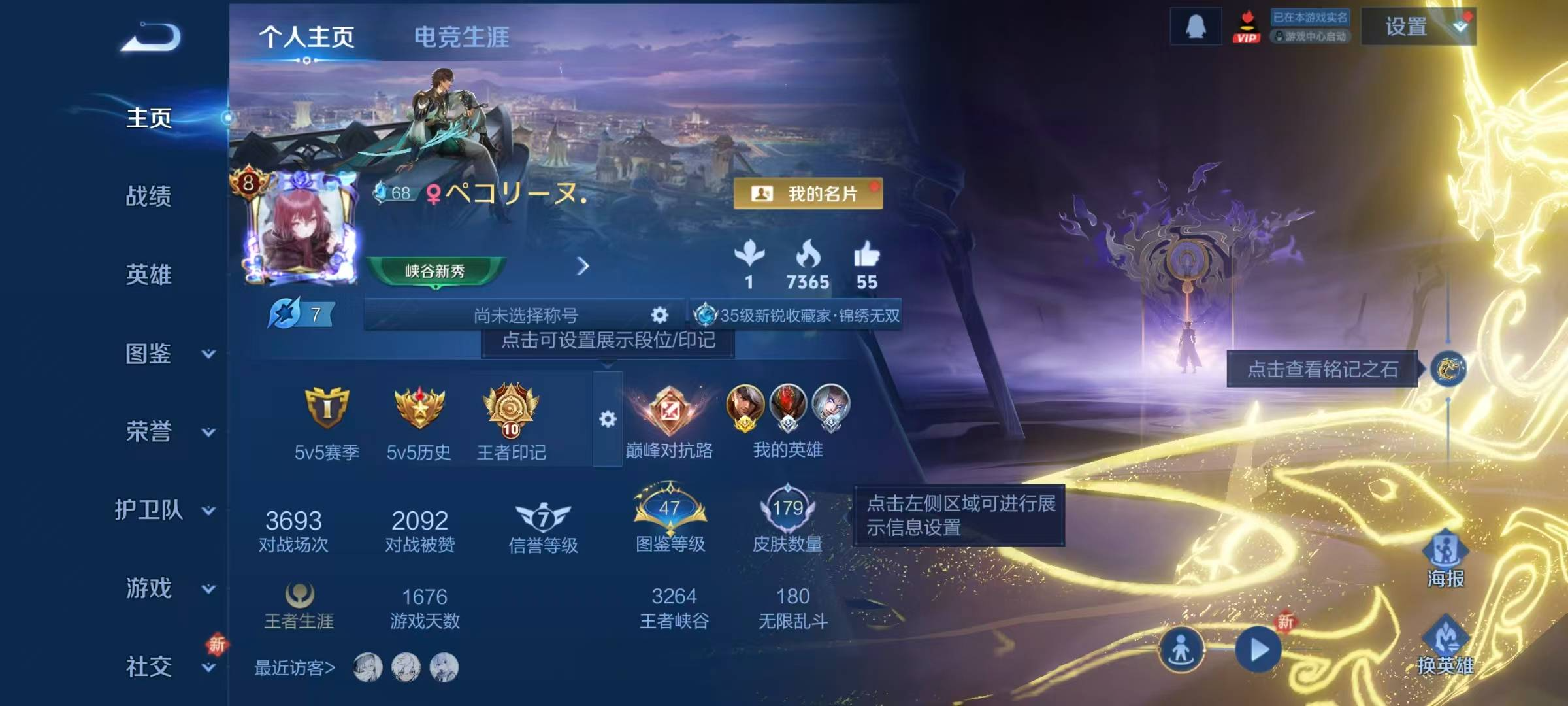
Task: Open the QQ penguin icon in the top bar
Action: pos(1196,25)
